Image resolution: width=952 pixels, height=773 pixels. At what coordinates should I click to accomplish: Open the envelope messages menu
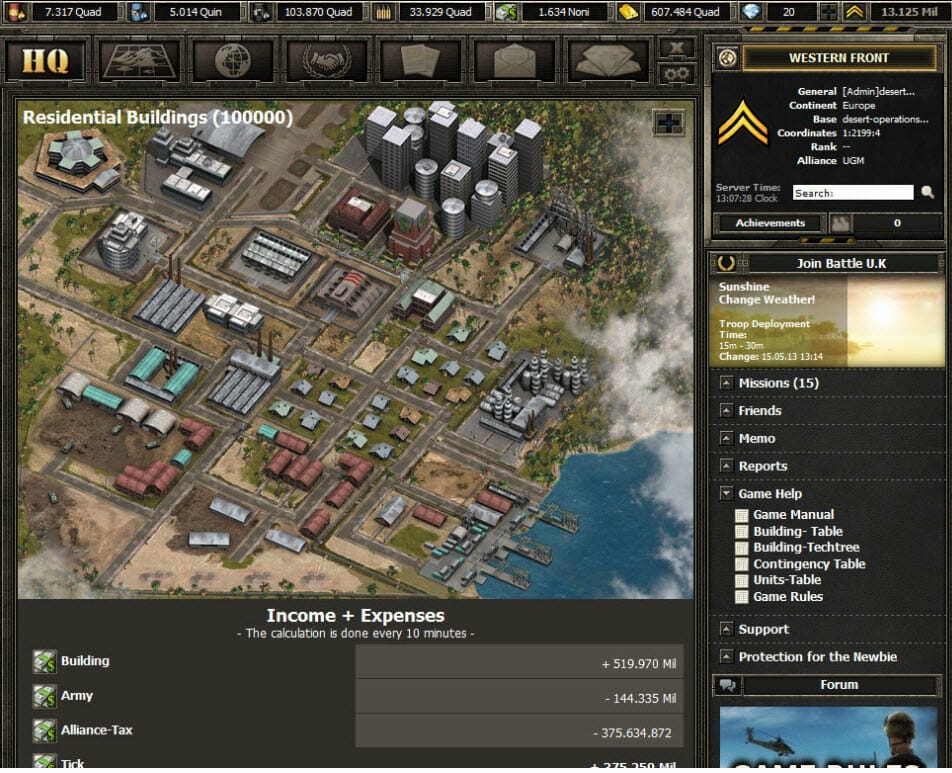coord(513,60)
